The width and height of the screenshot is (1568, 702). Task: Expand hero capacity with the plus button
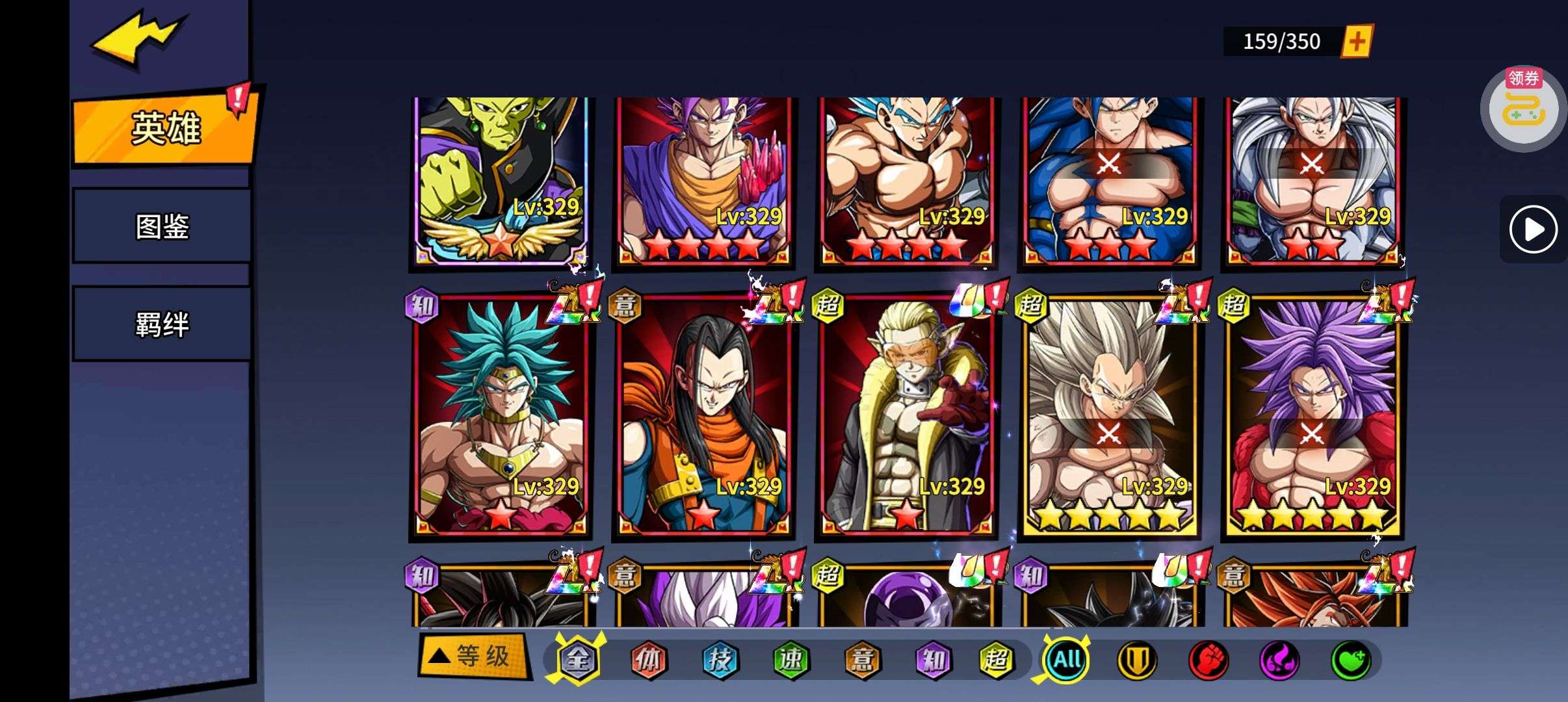pos(1356,42)
